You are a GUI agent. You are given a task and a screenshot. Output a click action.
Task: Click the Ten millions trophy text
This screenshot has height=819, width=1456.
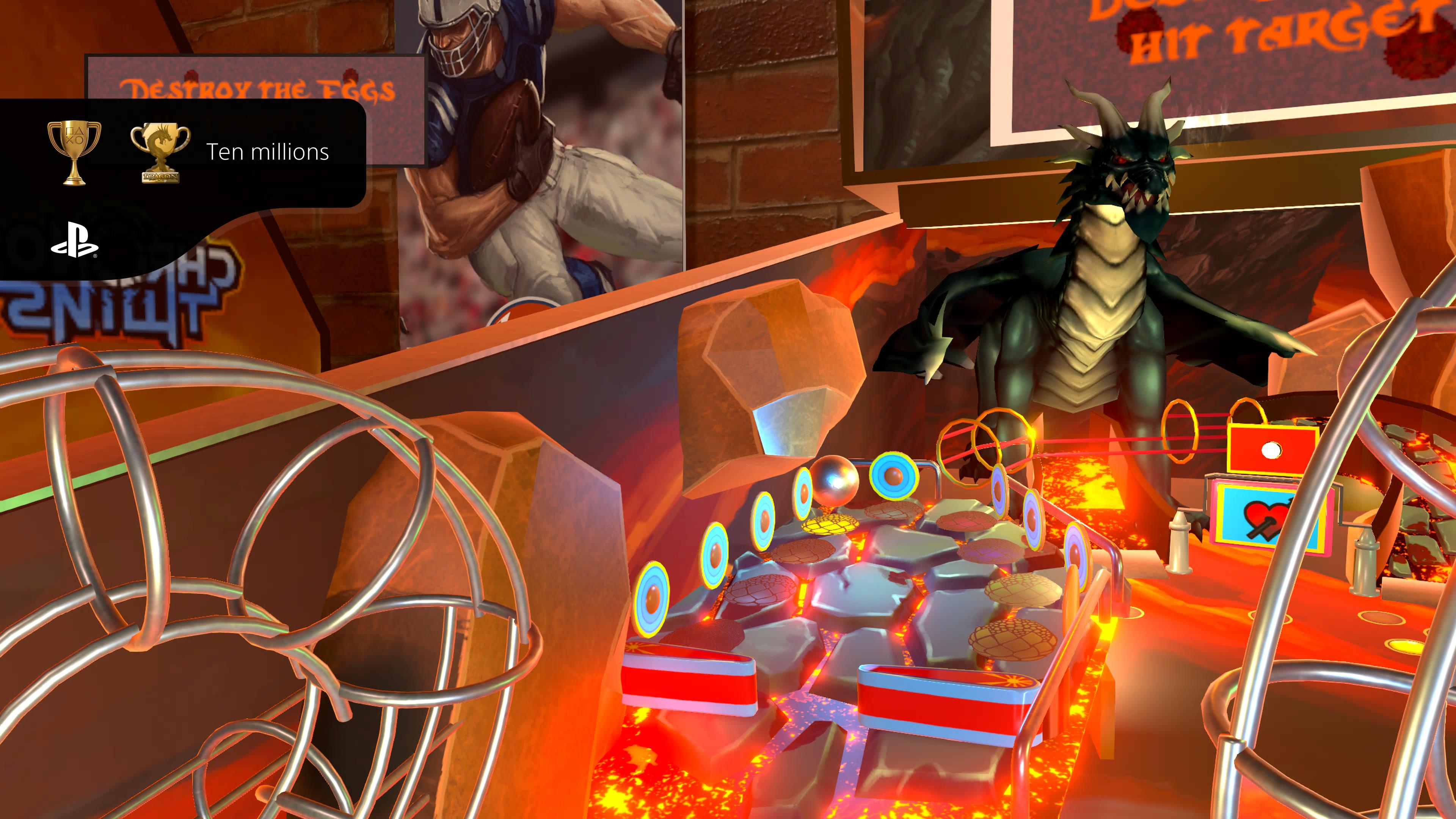(268, 152)
